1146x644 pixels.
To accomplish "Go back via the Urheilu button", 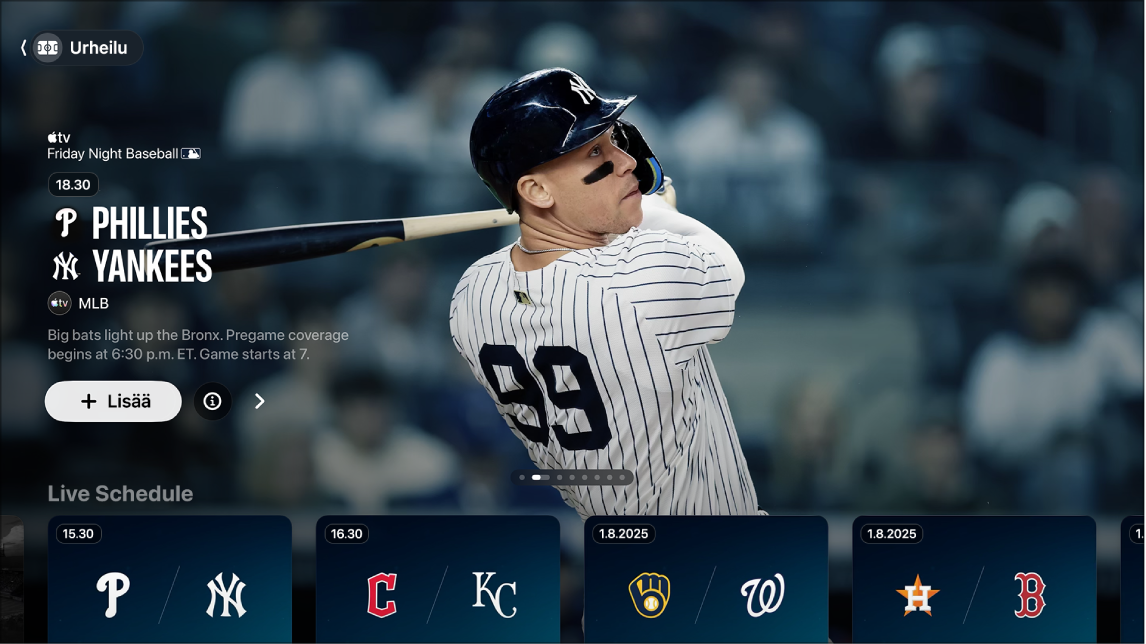I will (82, 48).
